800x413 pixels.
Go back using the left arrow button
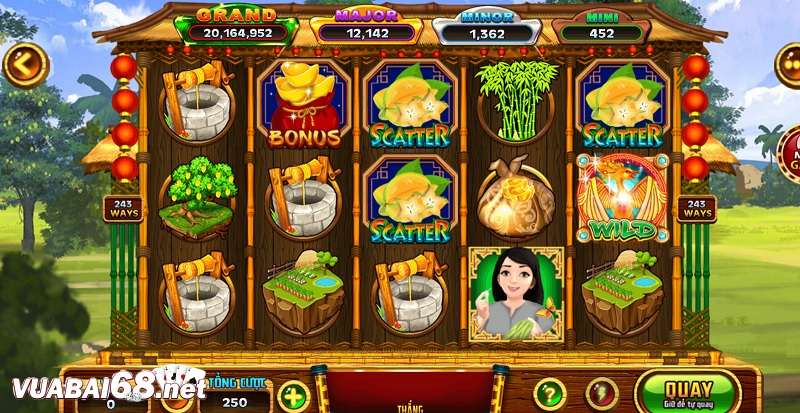pyautogui.click(x=24, y=64)
